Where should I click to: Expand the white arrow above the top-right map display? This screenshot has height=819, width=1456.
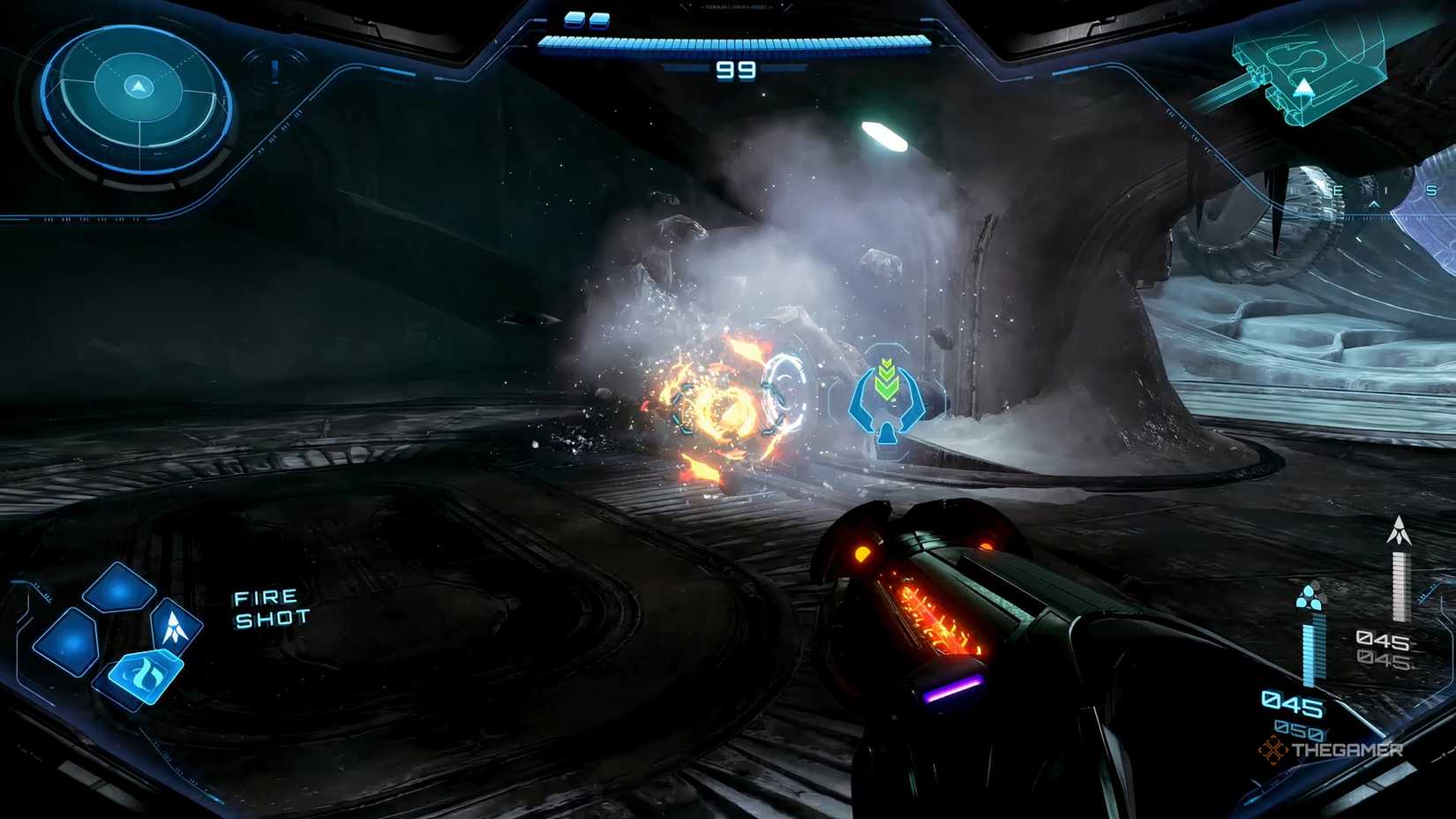[x=1303, y=88]
